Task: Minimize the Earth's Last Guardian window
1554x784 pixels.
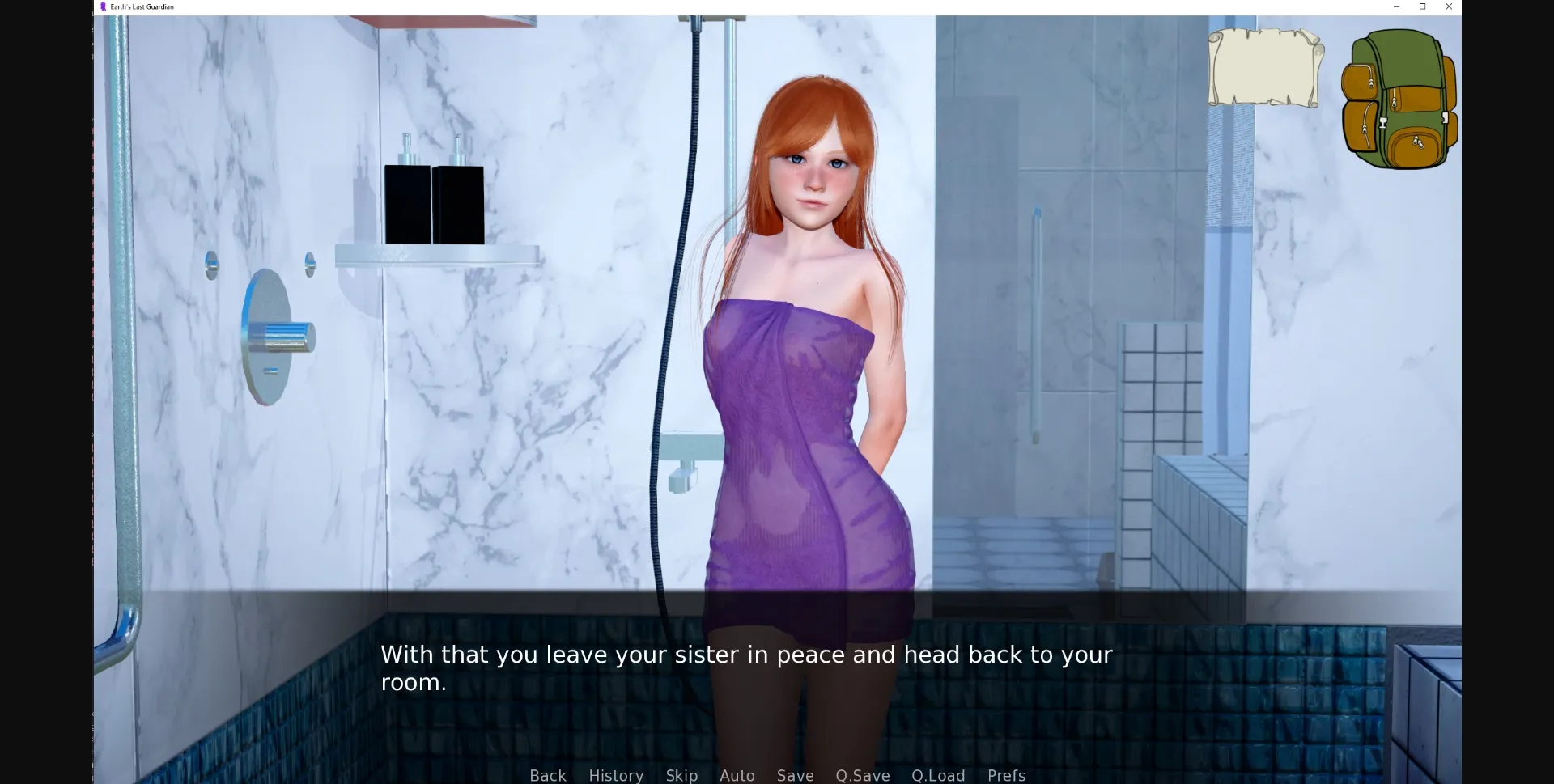Action: [x=1395, y=6]
